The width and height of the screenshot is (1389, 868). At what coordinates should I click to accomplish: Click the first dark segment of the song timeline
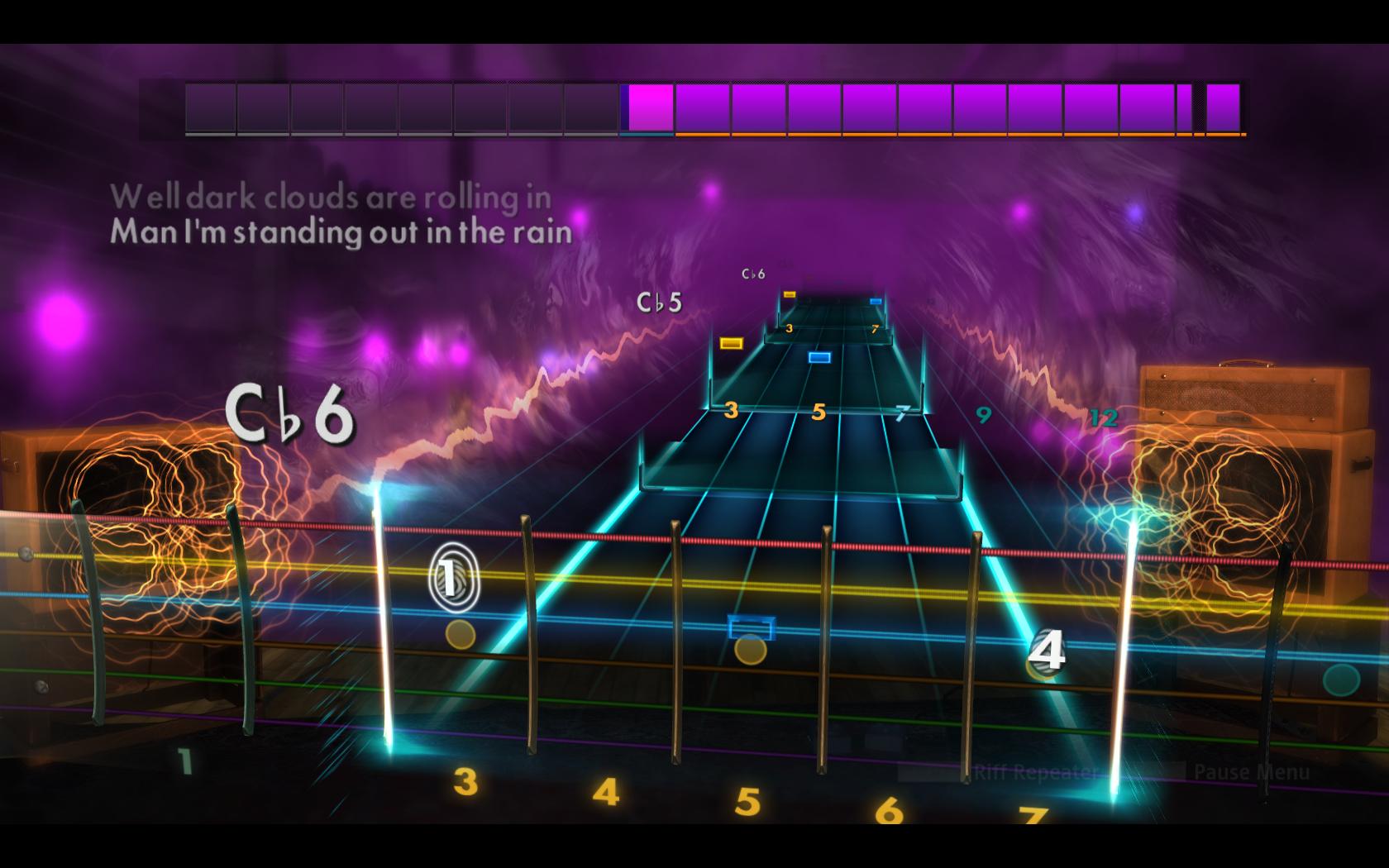point(208,107)
